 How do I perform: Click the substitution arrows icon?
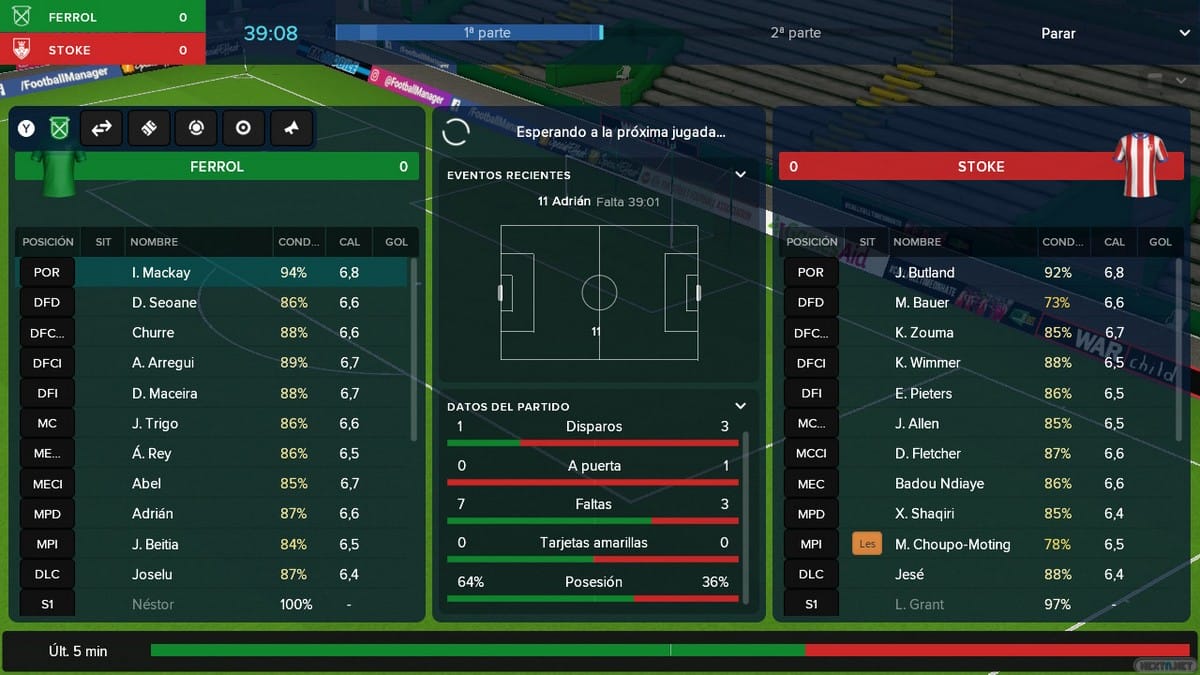[x=101, y=128]
